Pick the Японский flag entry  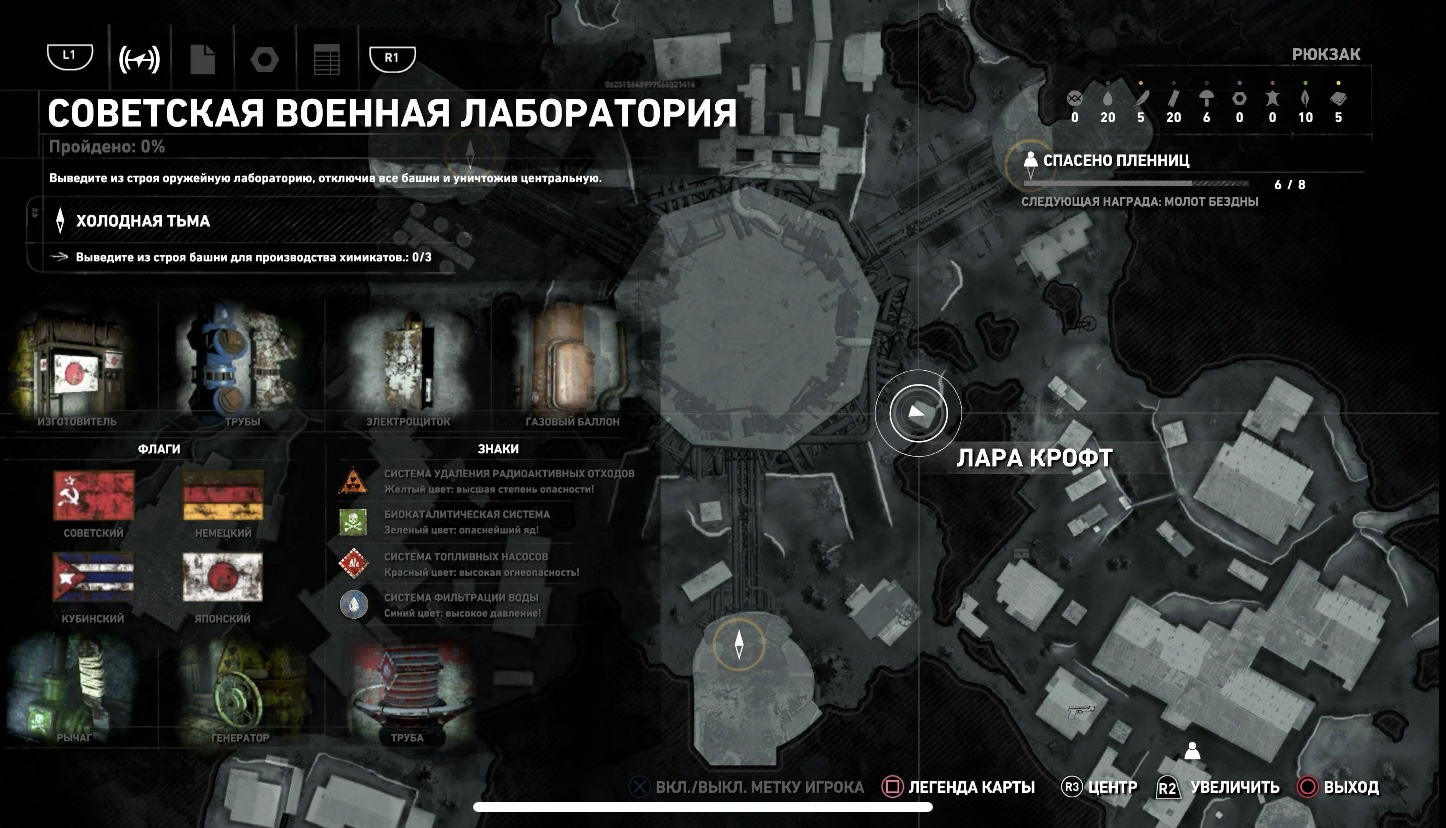point(222,578)
